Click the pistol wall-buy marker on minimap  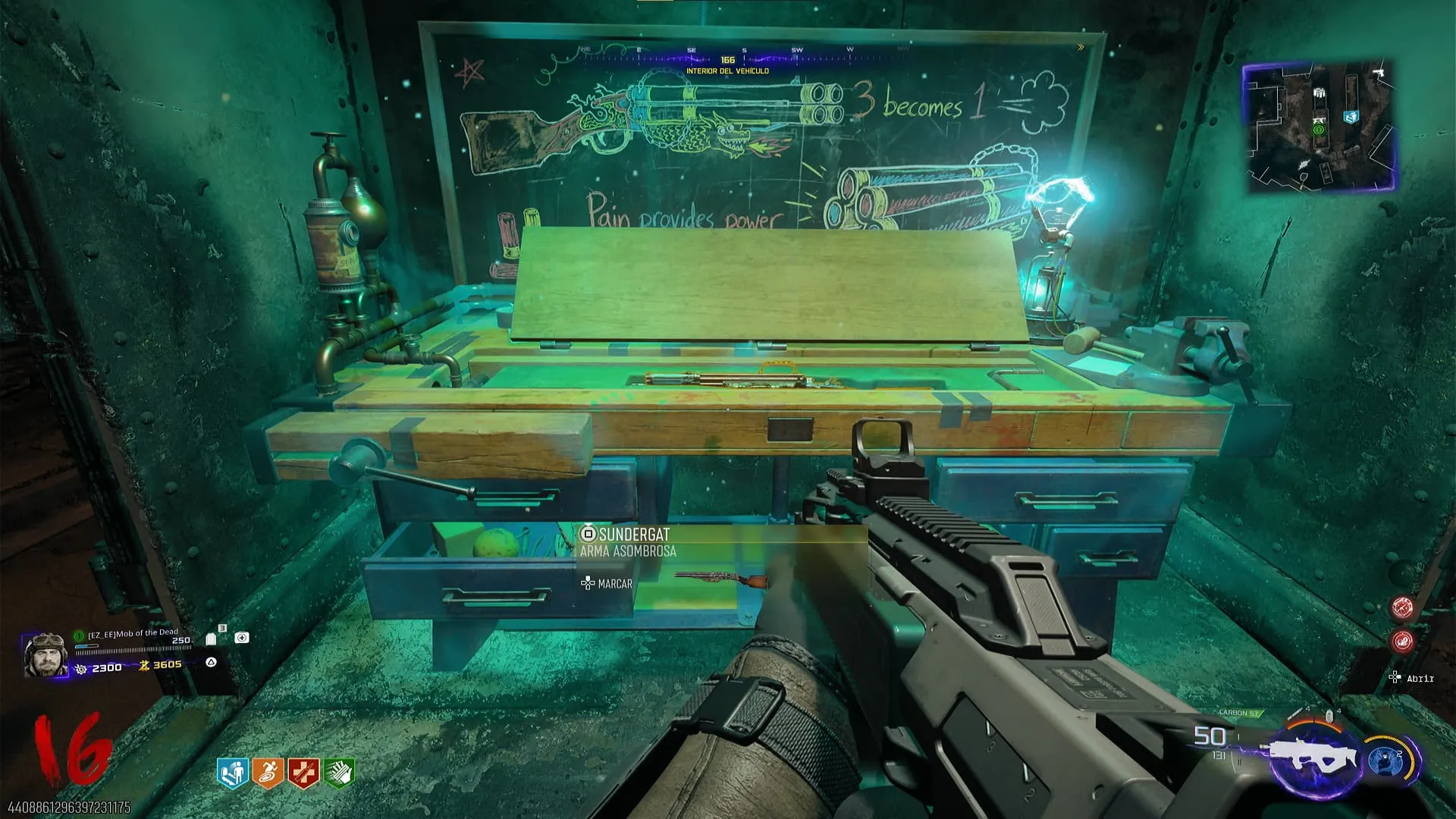coord(1379,73)
